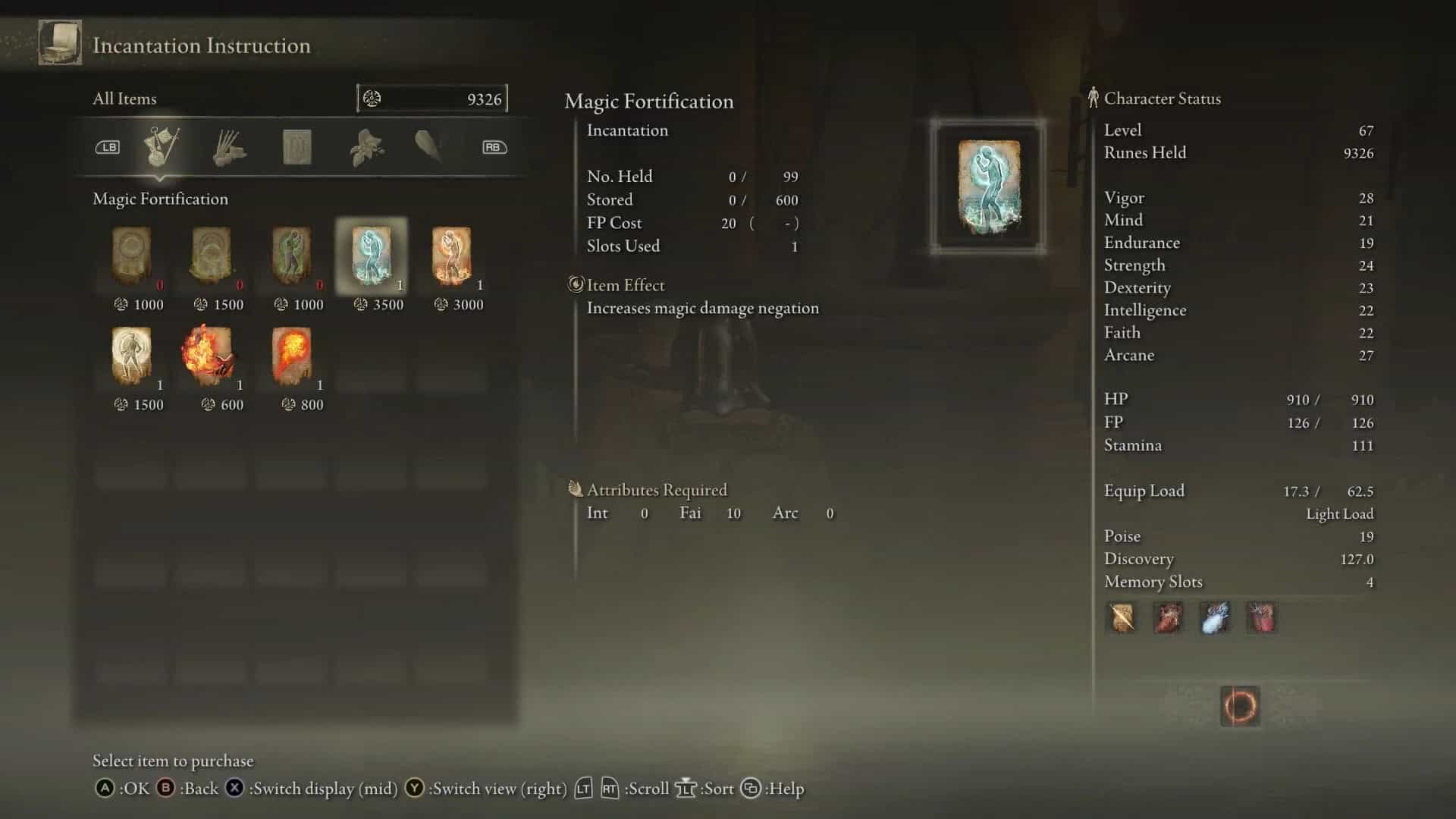This screenshot has height=819, width=1456.
Task: Select the faded green figure incantation
Action: click(292, 256)
